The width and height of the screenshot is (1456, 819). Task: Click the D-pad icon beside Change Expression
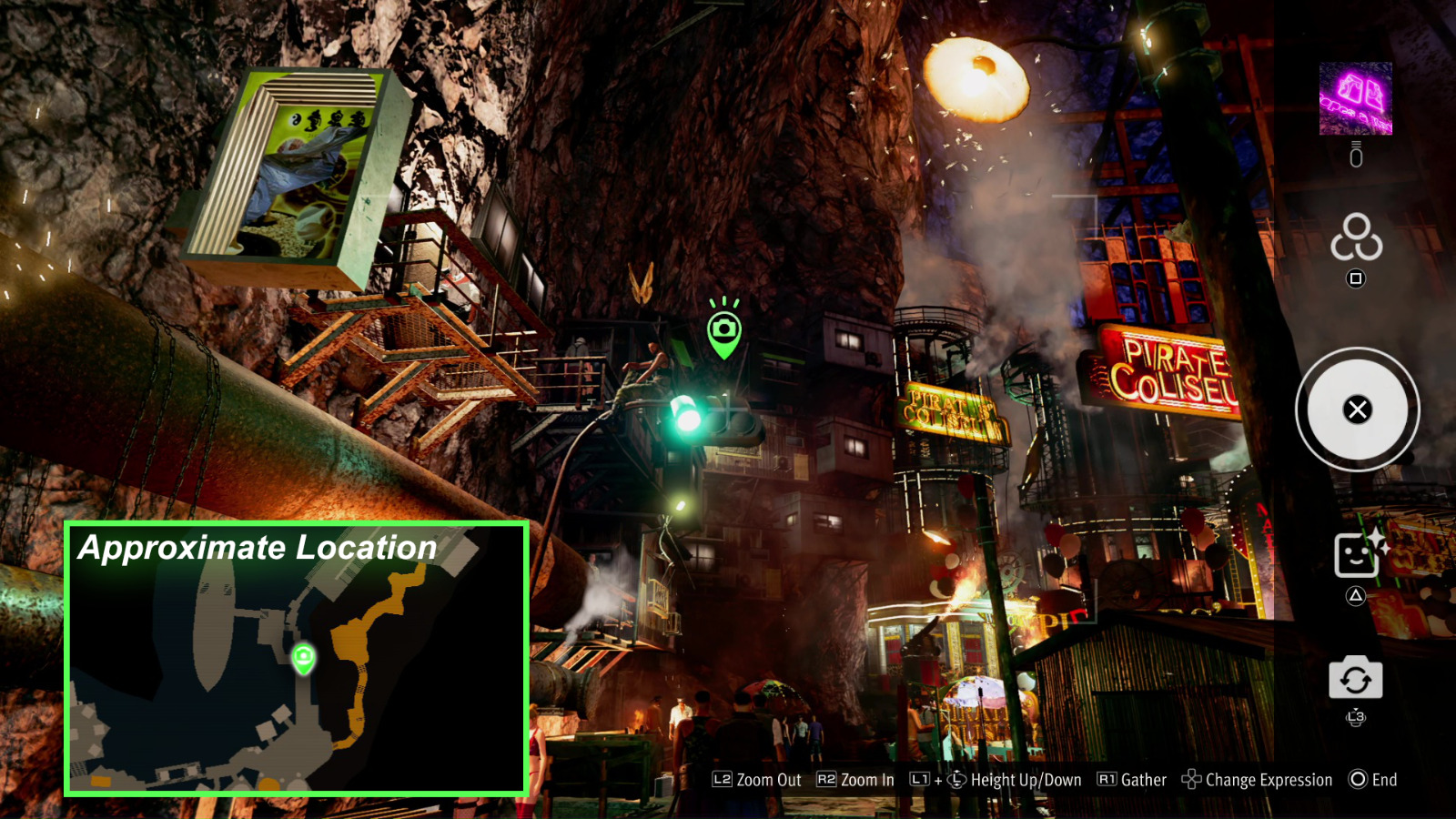(1190, 780)
